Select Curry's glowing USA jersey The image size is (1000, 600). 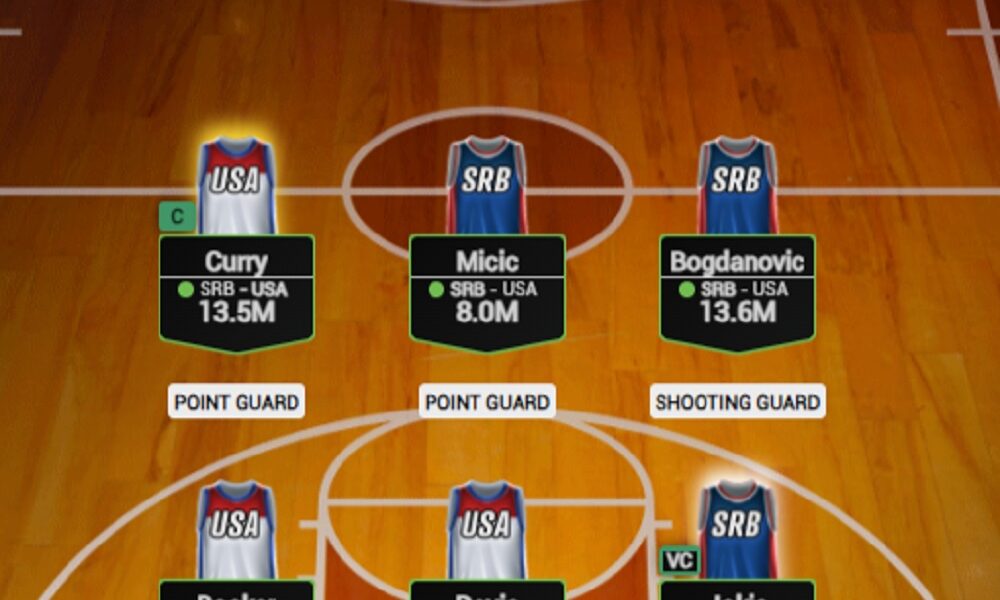[236, 185]
